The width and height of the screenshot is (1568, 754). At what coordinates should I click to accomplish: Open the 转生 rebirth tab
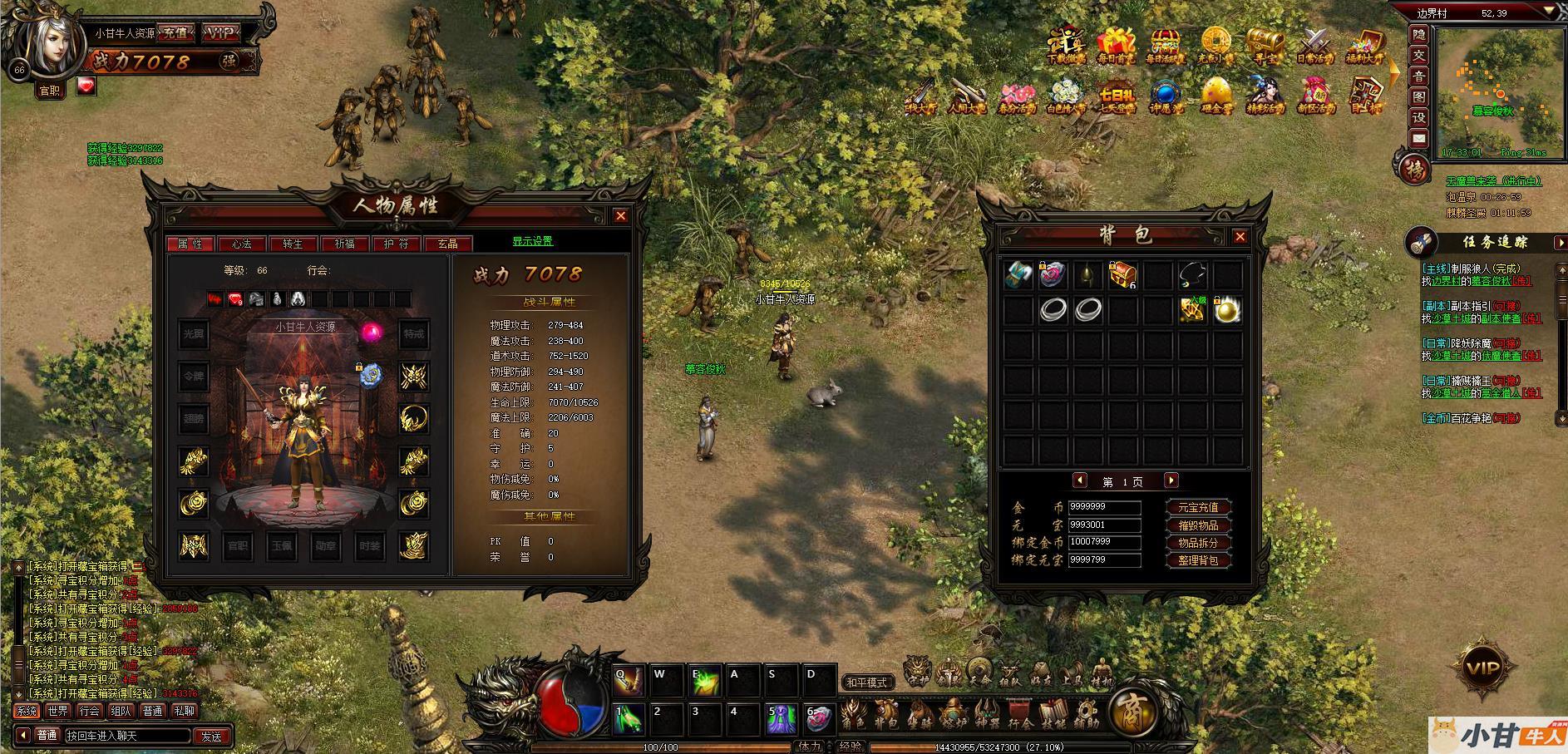click(x=293, y=244)
